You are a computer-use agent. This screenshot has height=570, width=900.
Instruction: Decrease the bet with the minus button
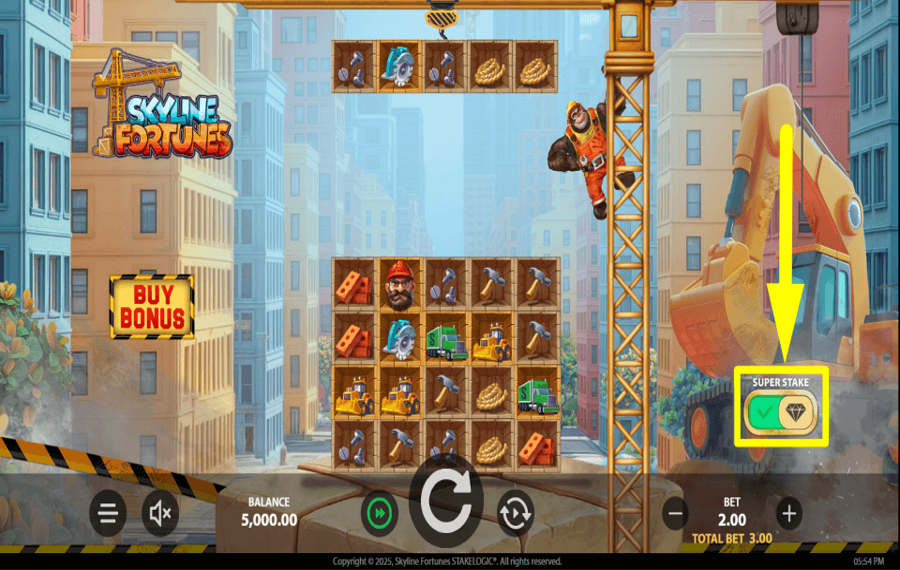click(676, 514)
